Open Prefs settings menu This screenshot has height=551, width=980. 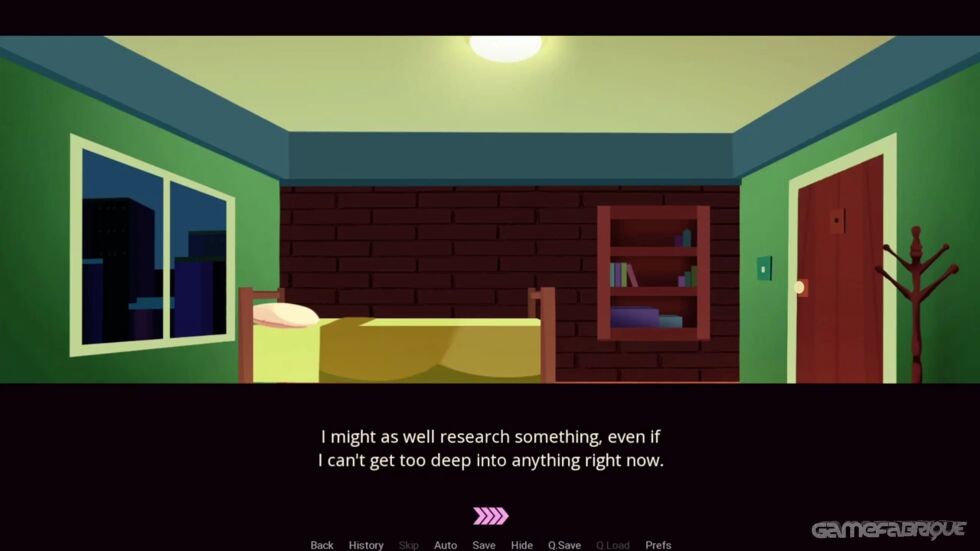click(658, 545)
